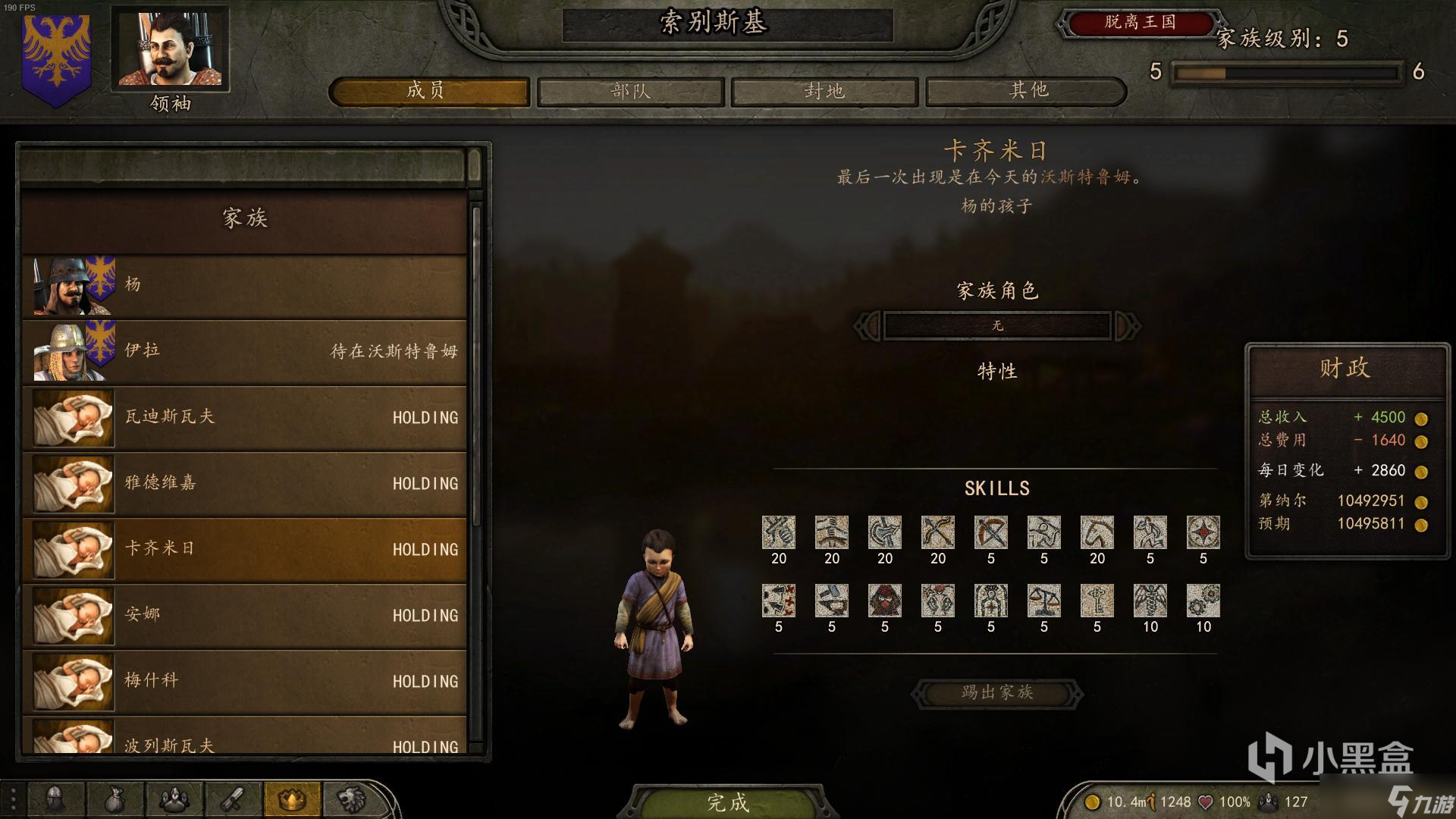Cycle family role with the right arrow
Viewport: 1456px width, 819px height.
click(x=1127, y=326)
